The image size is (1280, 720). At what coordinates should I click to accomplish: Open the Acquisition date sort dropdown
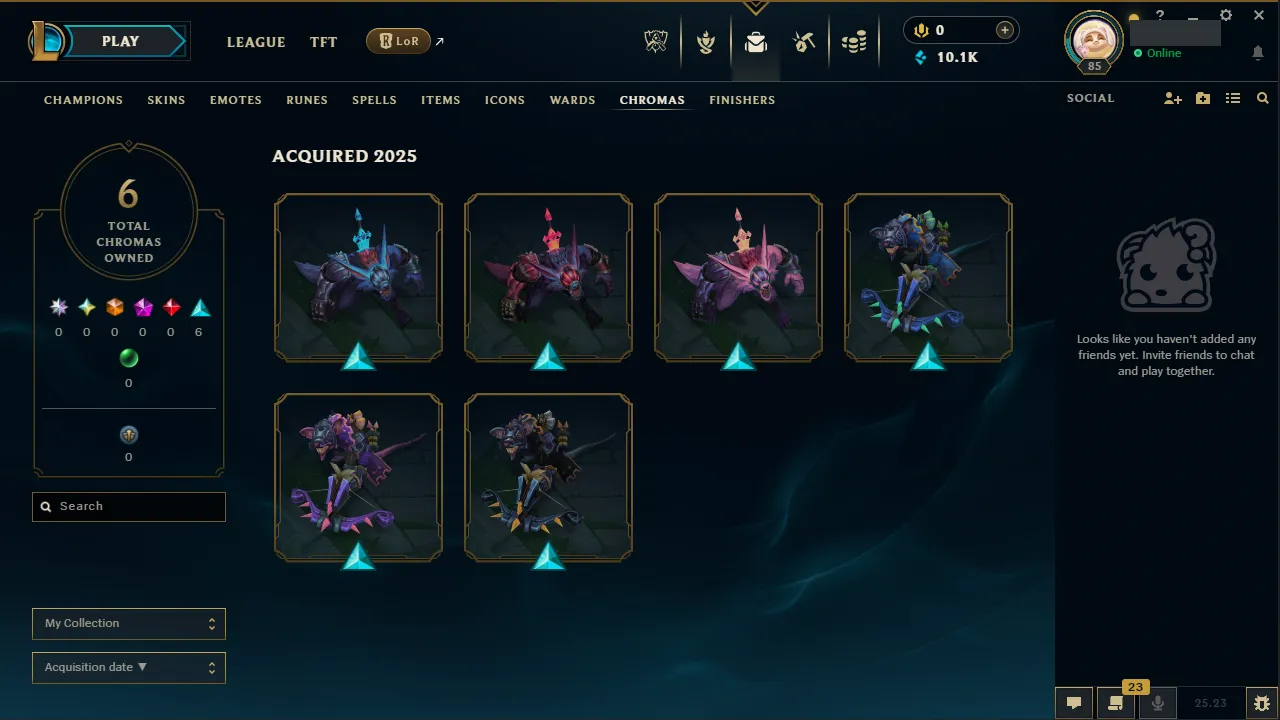[x=128, y=667]
